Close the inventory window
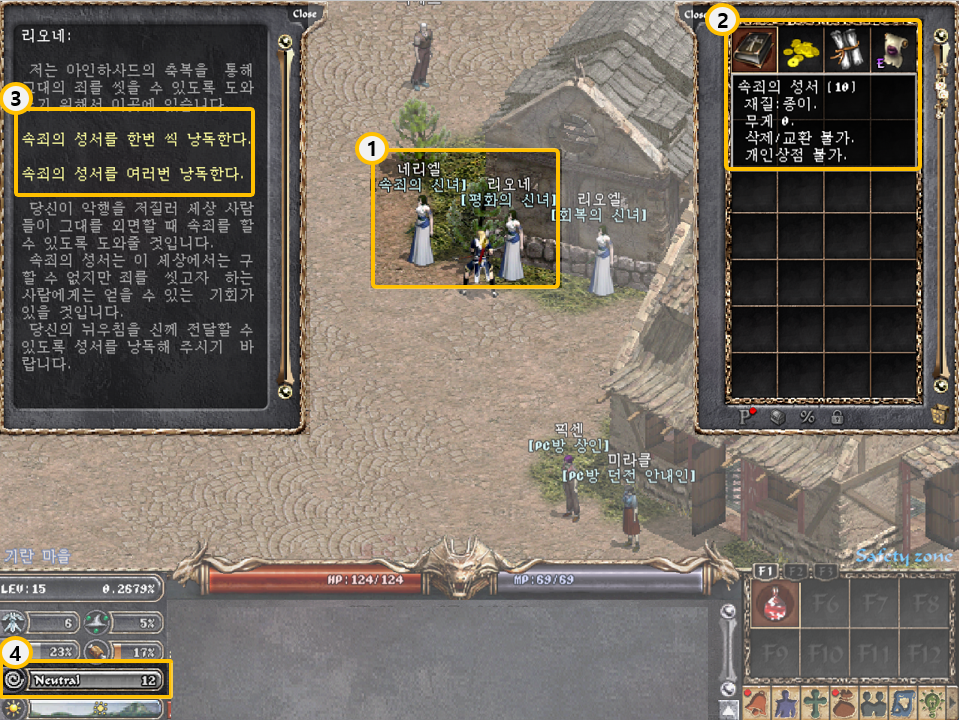Screen dimensions: 959x720 [x=692, y=14]
